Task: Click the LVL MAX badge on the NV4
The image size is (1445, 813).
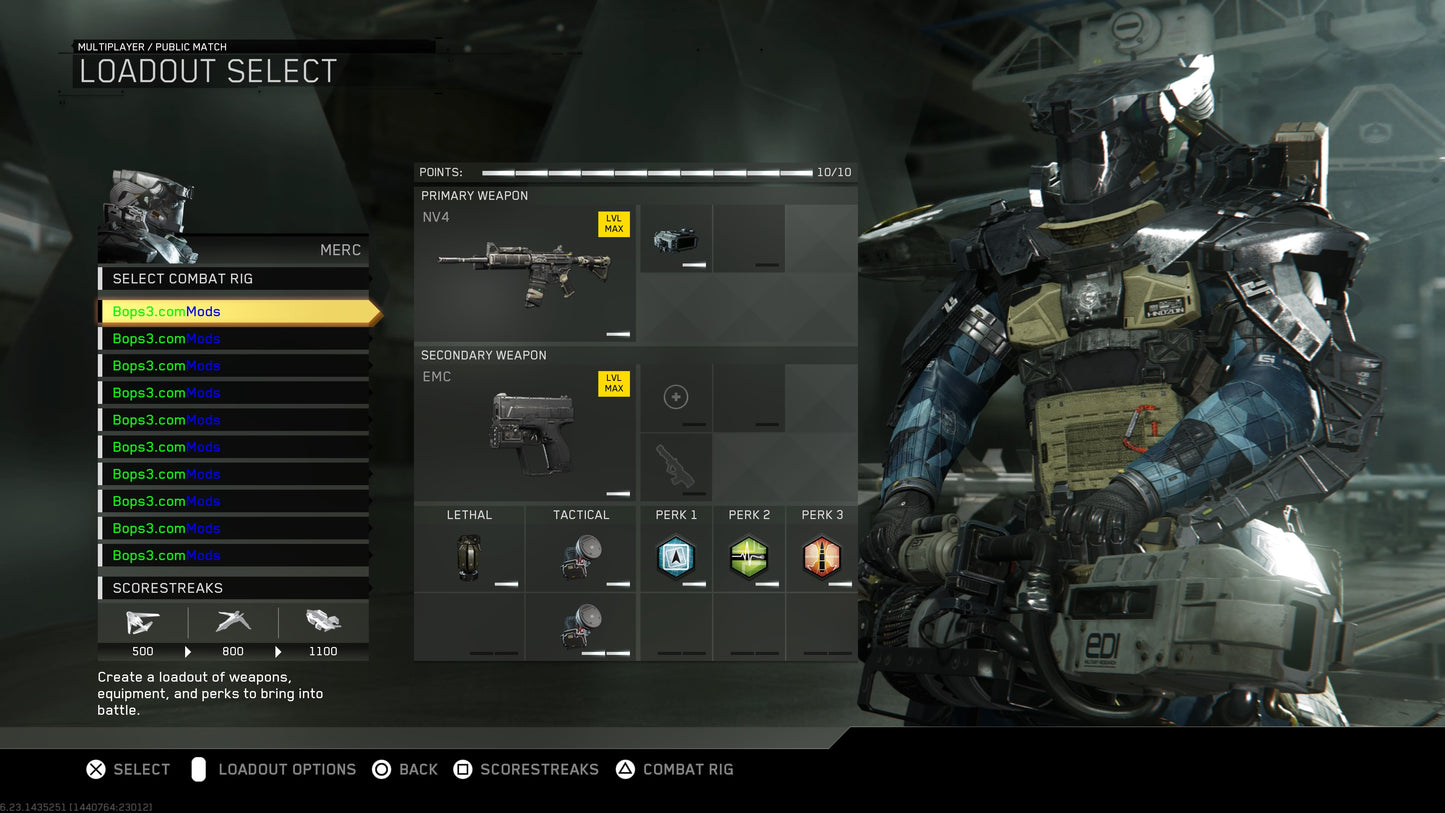Action: [x=613, y=224]
